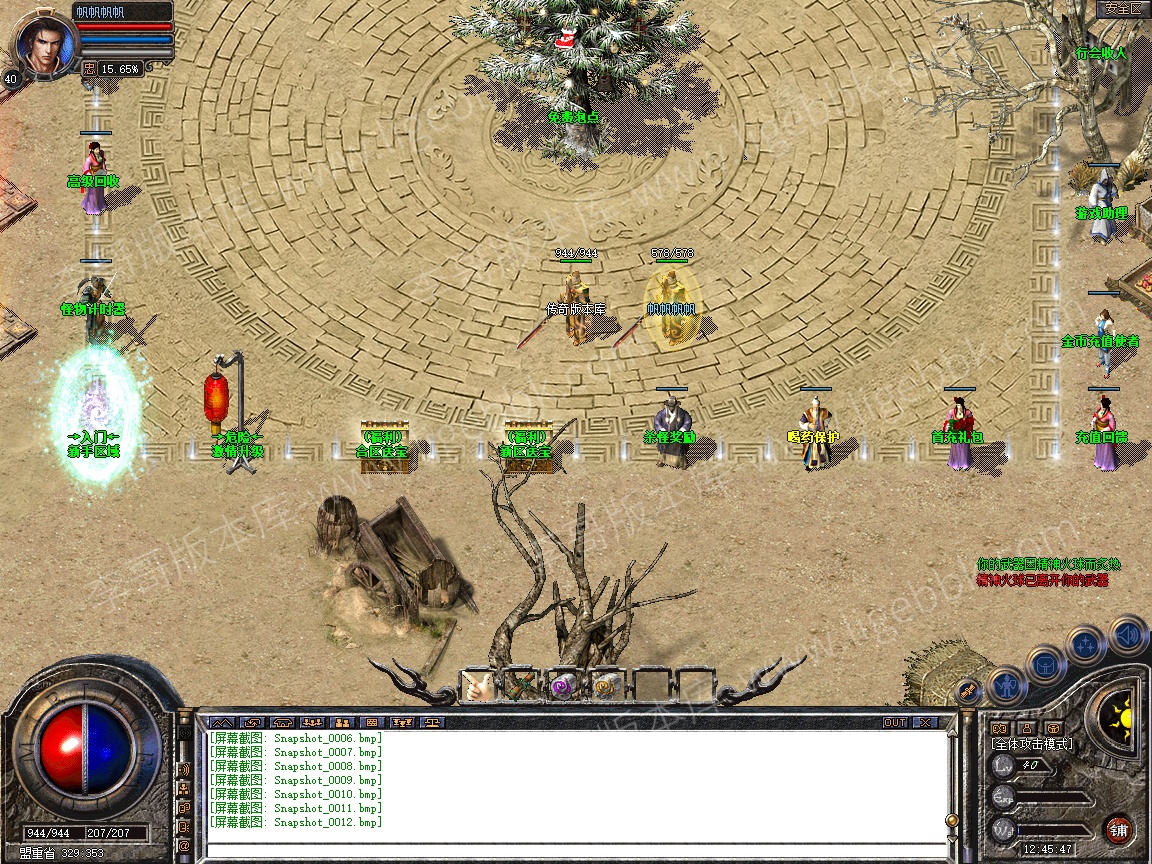The width and height of the screenshot is (1152, 864).
Task: Click the 安全区 label in corner
Action: tap(1122, 9)
